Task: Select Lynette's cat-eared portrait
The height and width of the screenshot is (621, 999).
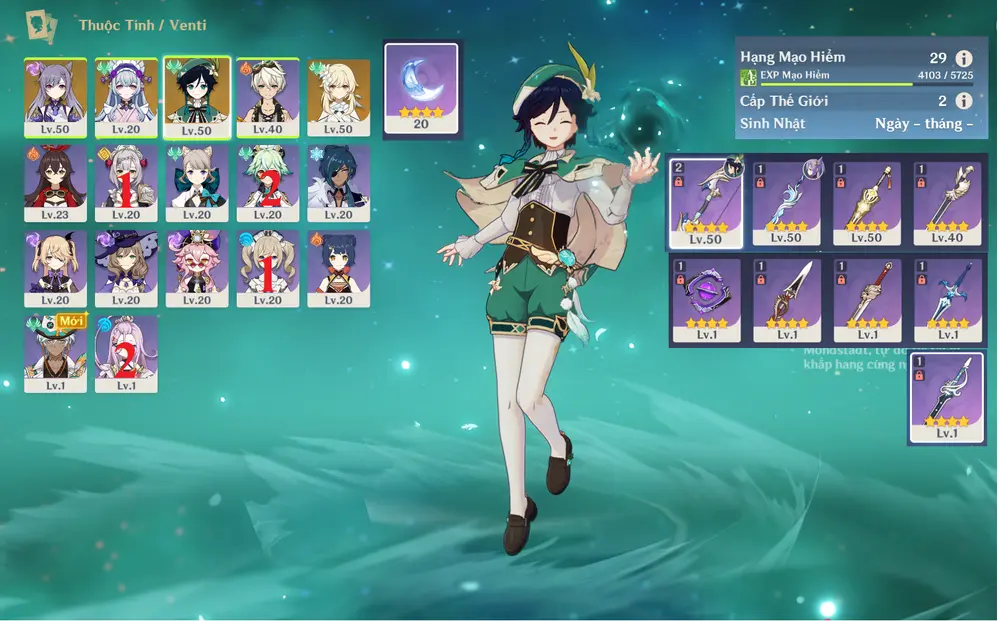Action: tap(197, 183)
